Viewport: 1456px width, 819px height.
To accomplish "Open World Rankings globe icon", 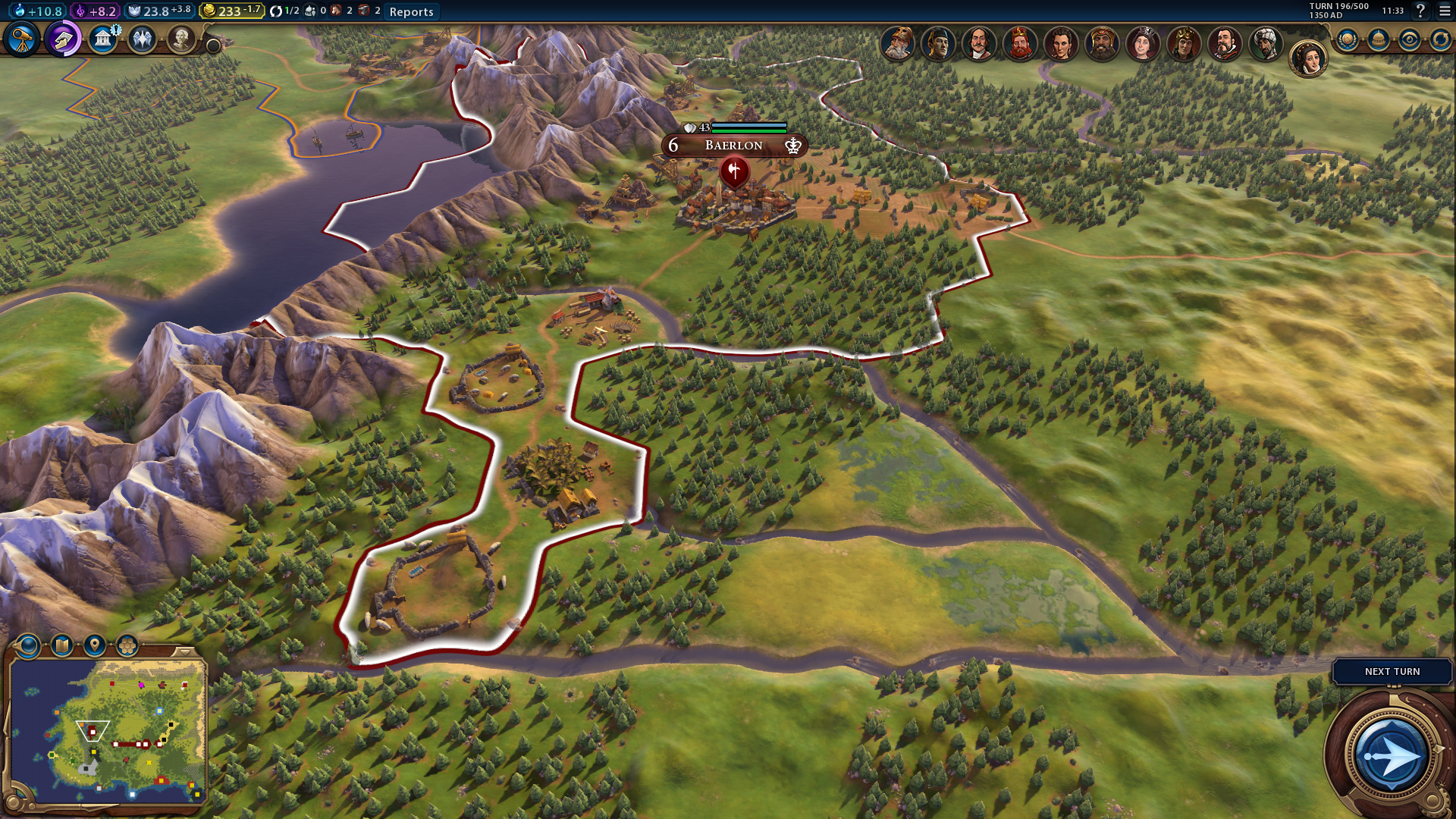I will point(1347,39).
